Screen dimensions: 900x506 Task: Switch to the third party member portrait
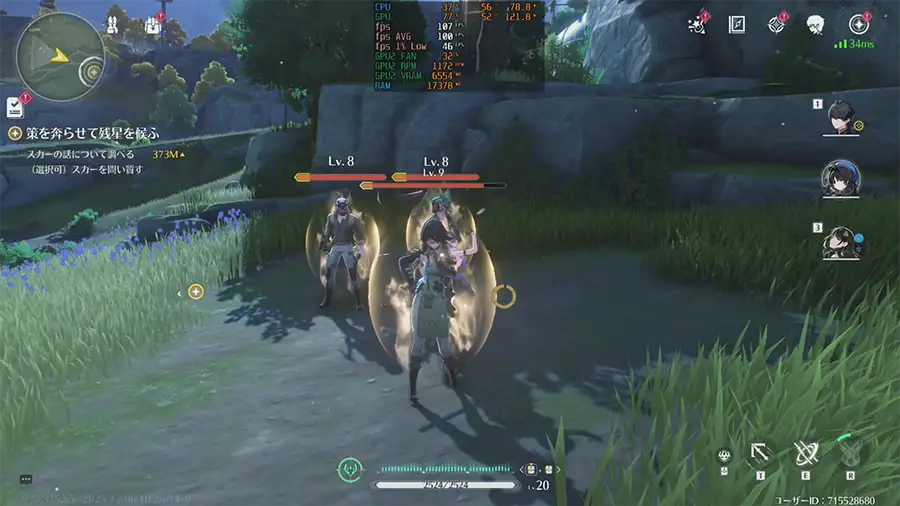[840, 242]
